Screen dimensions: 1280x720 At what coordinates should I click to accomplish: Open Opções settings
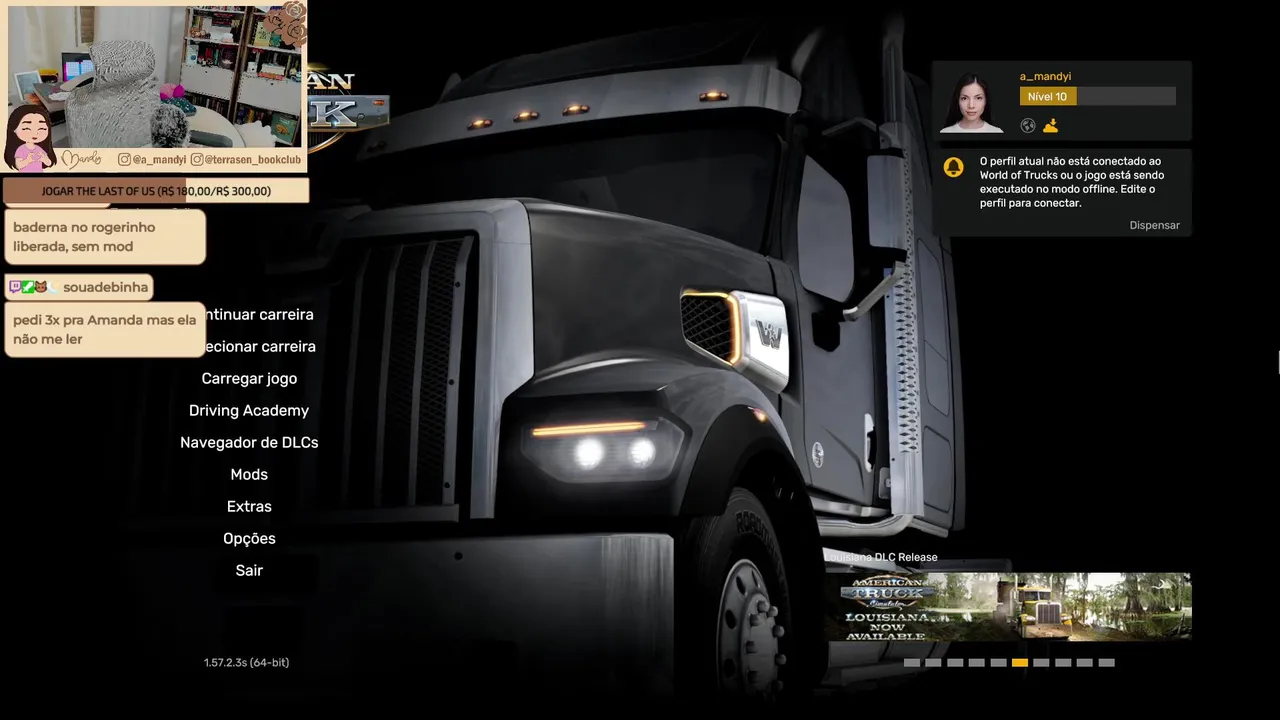249,538
